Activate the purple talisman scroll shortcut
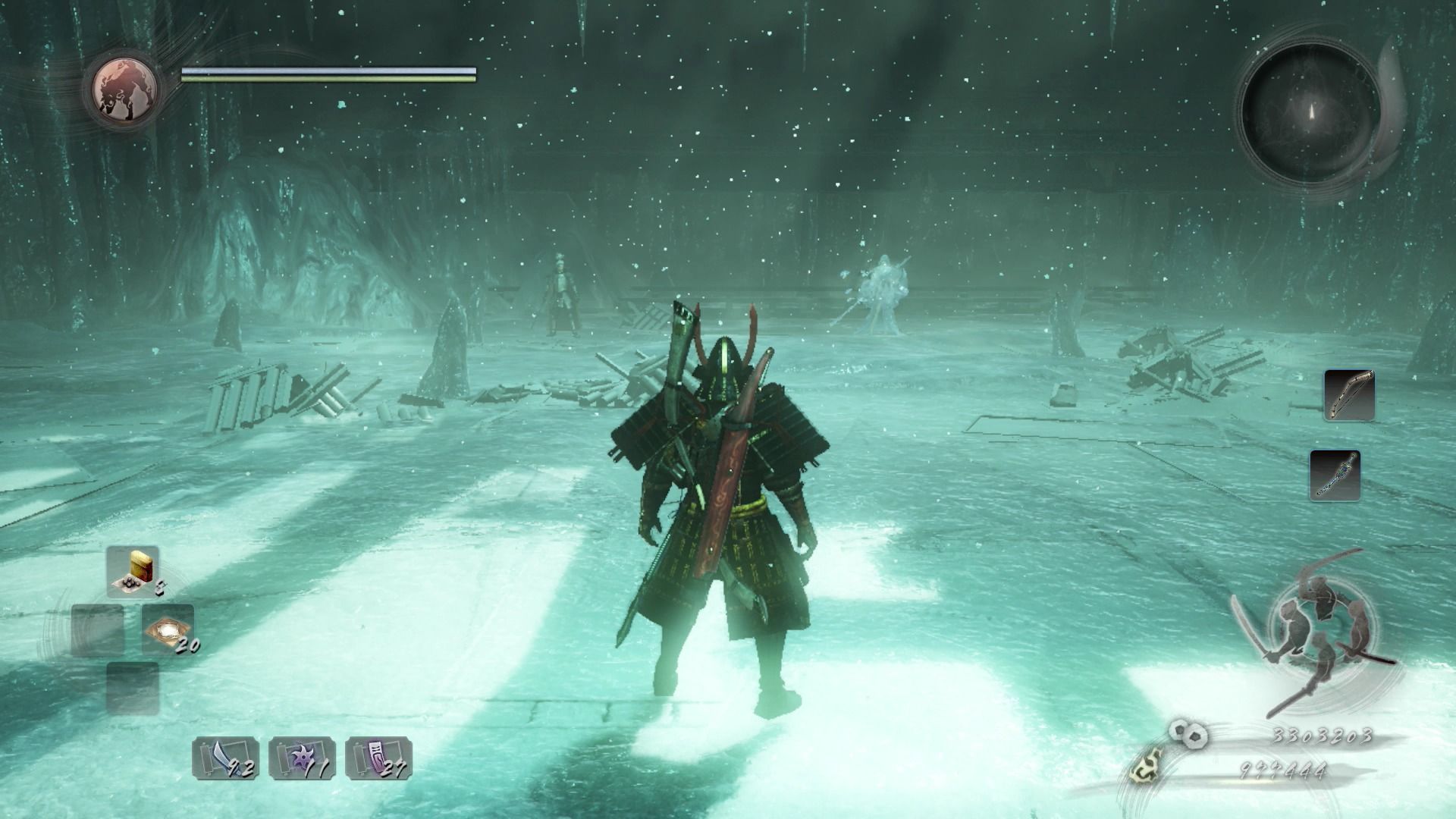 coord(378,758)
